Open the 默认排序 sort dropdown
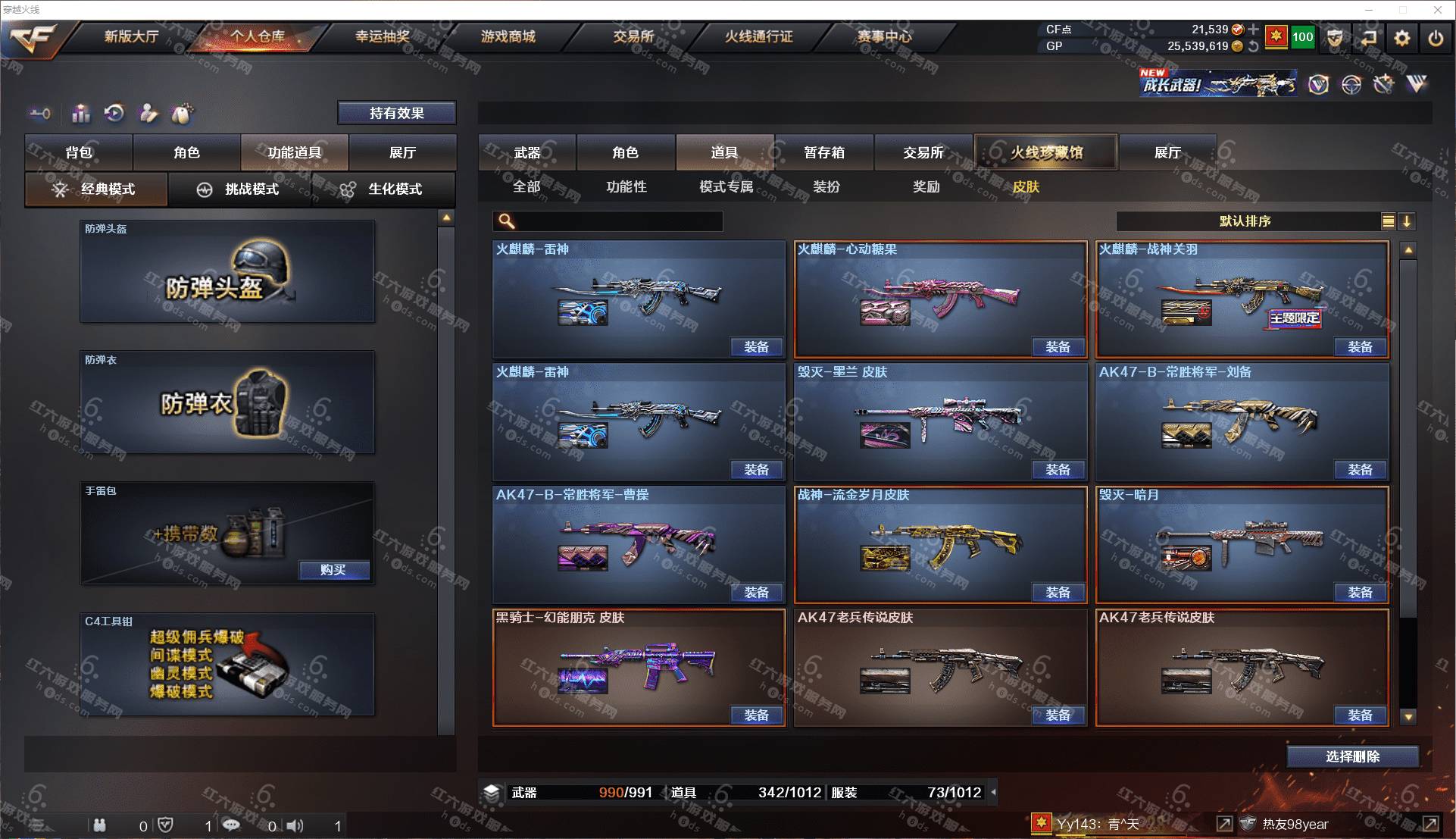Image resolution: width=1456 pixels, height=839 pixels. [1245, 221]
